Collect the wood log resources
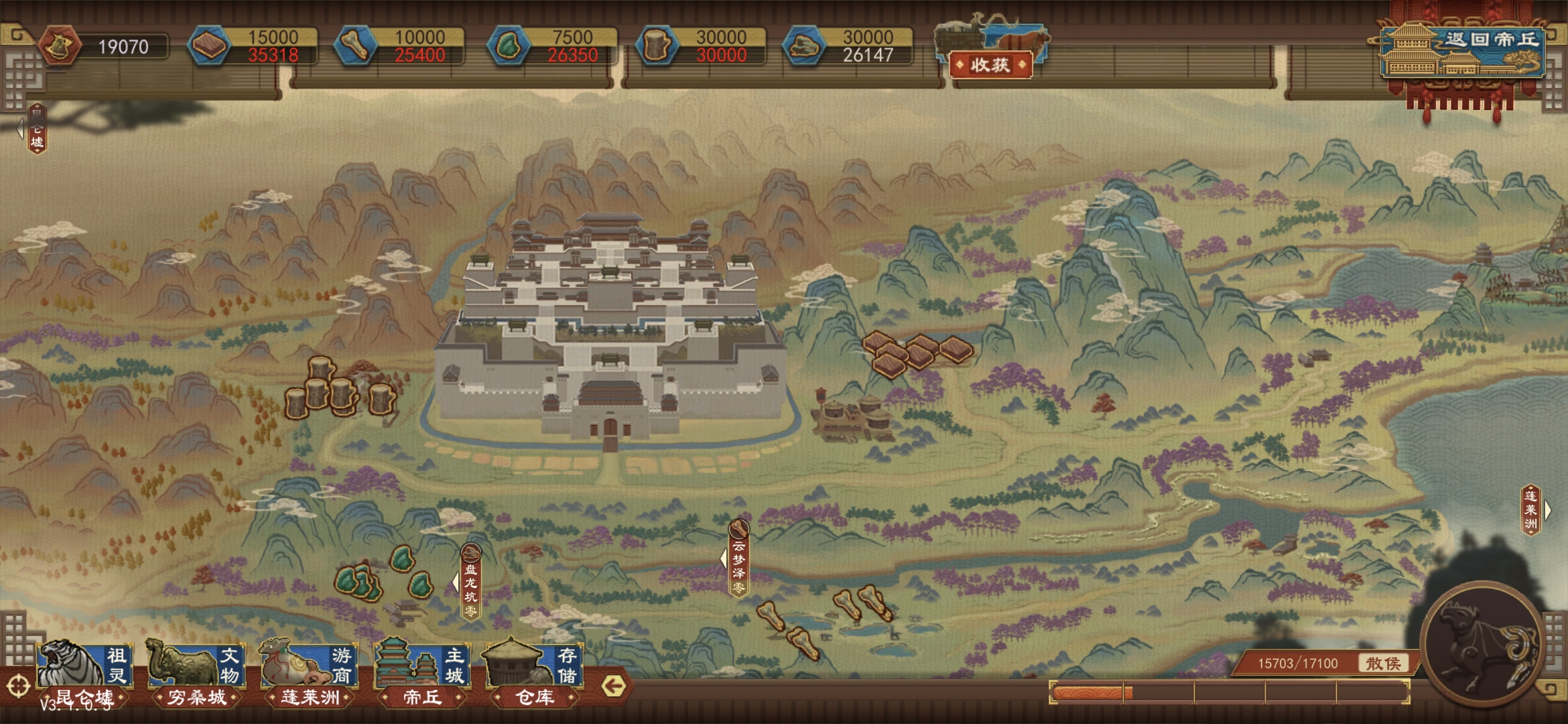Viewport: 1568px width, 724px height. pyautogui.click(x=340, y=389)
